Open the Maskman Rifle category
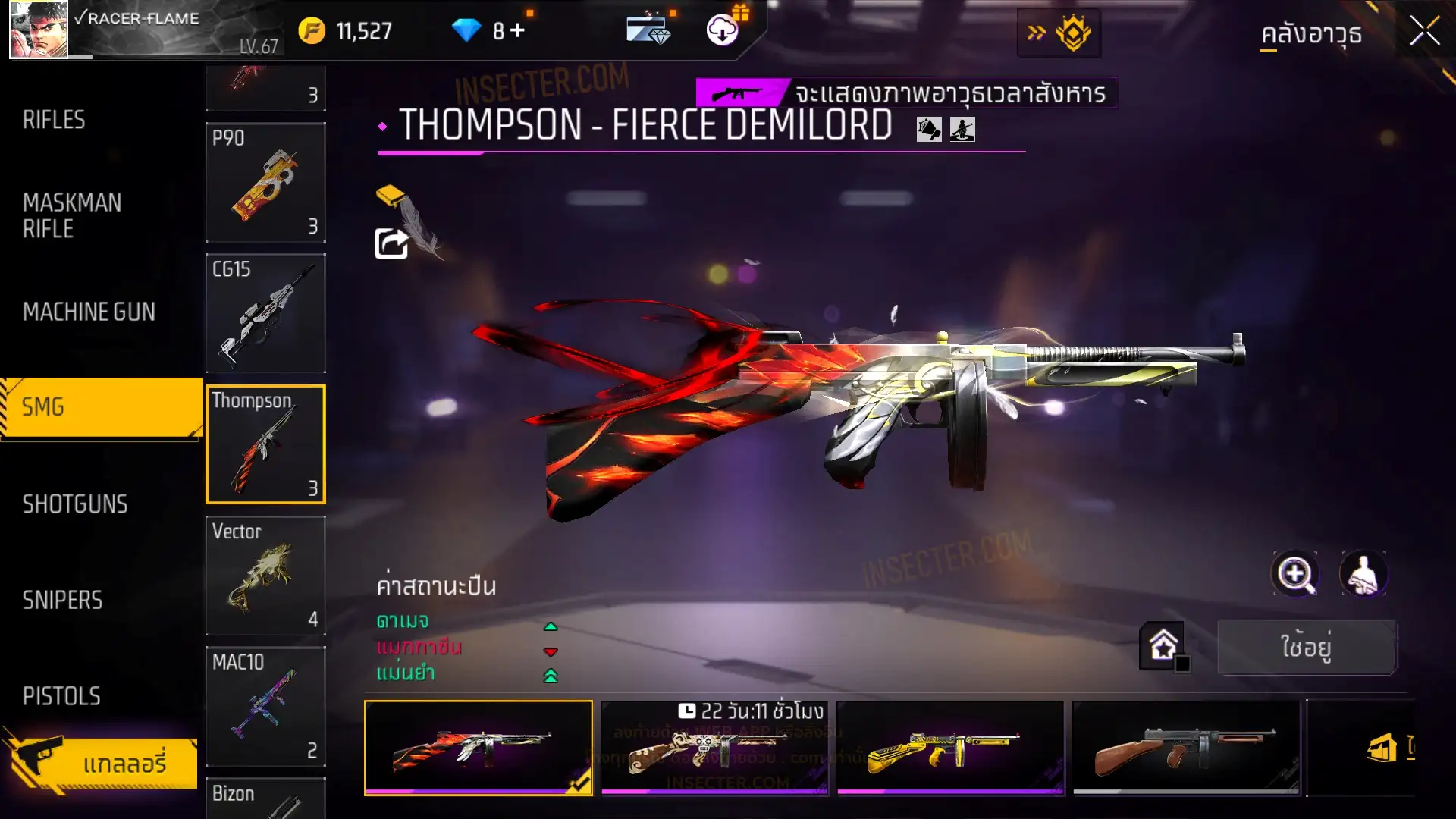Screen dimensions: 1456x819 tap(72, 215)
